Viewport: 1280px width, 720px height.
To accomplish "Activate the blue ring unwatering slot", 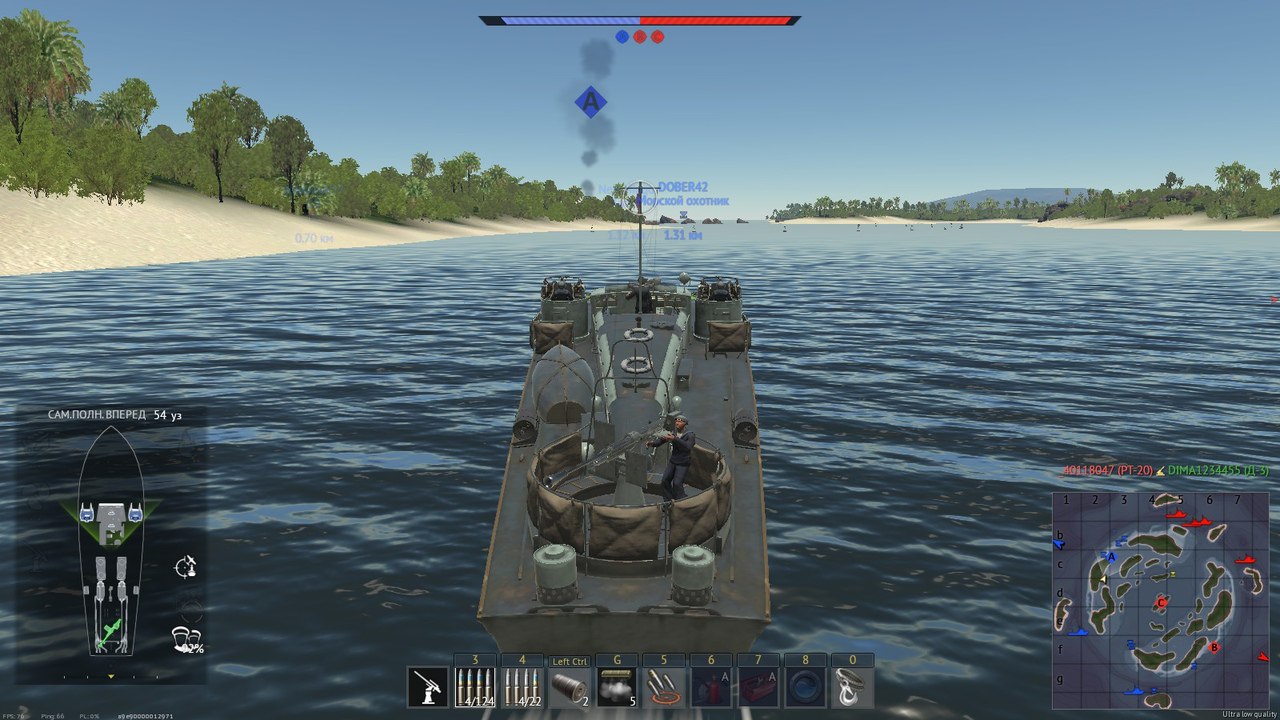I will (806, 688).
